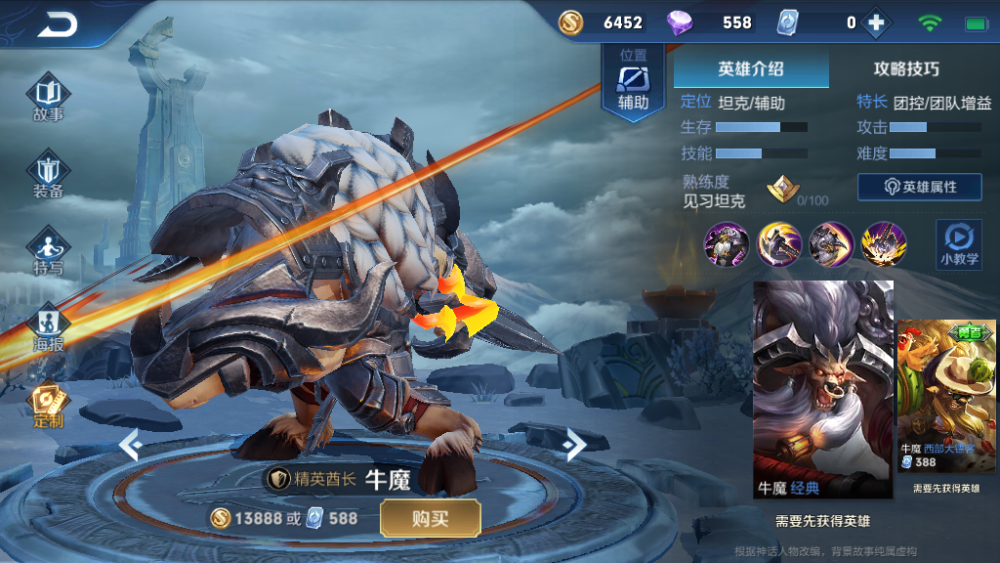This screenshot has width=1000, height=563.
Task: Open the 装备 equipment section
Action: coord(48,174)
